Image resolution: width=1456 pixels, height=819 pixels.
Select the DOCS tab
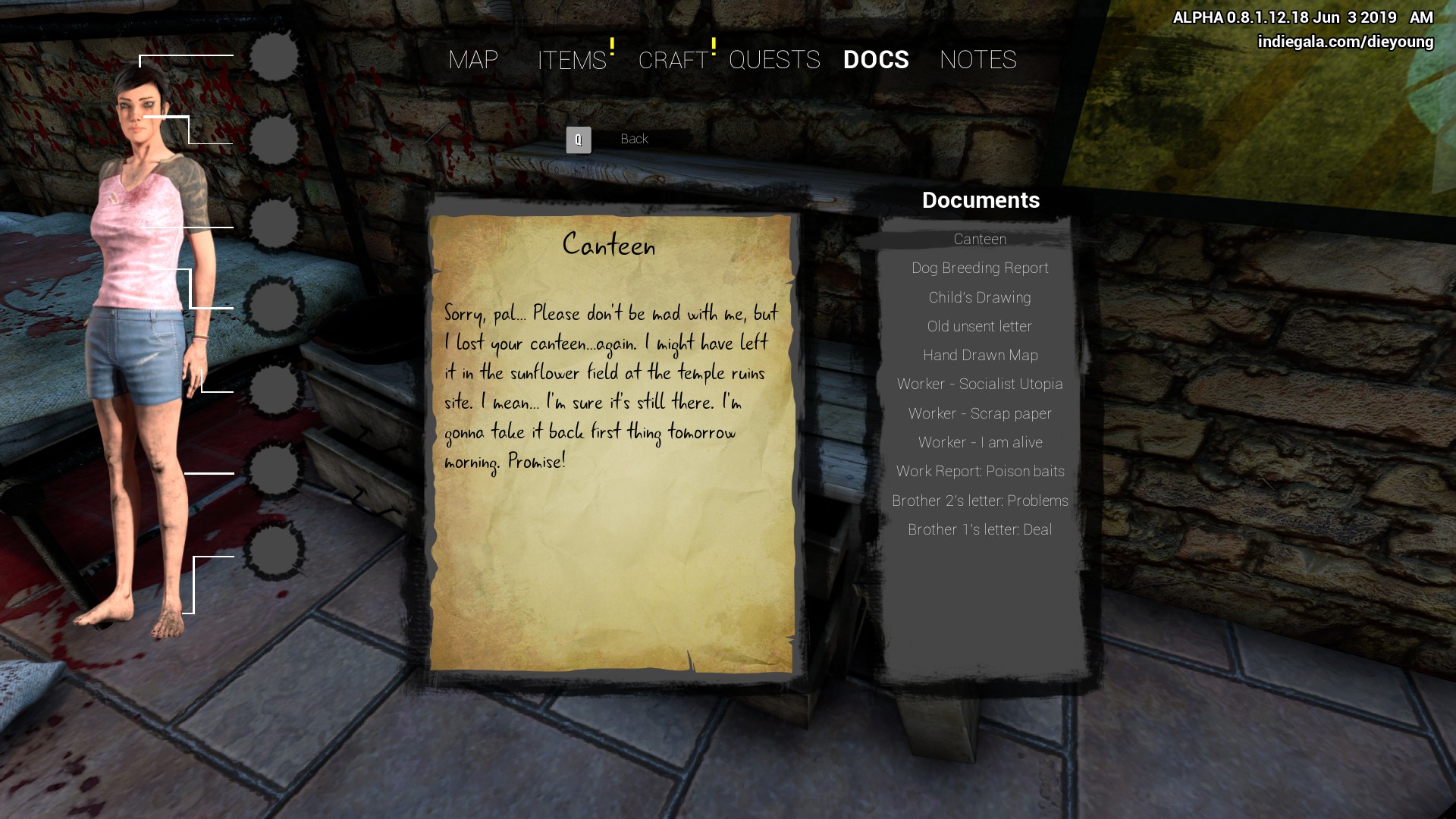[x=876, y=60]
